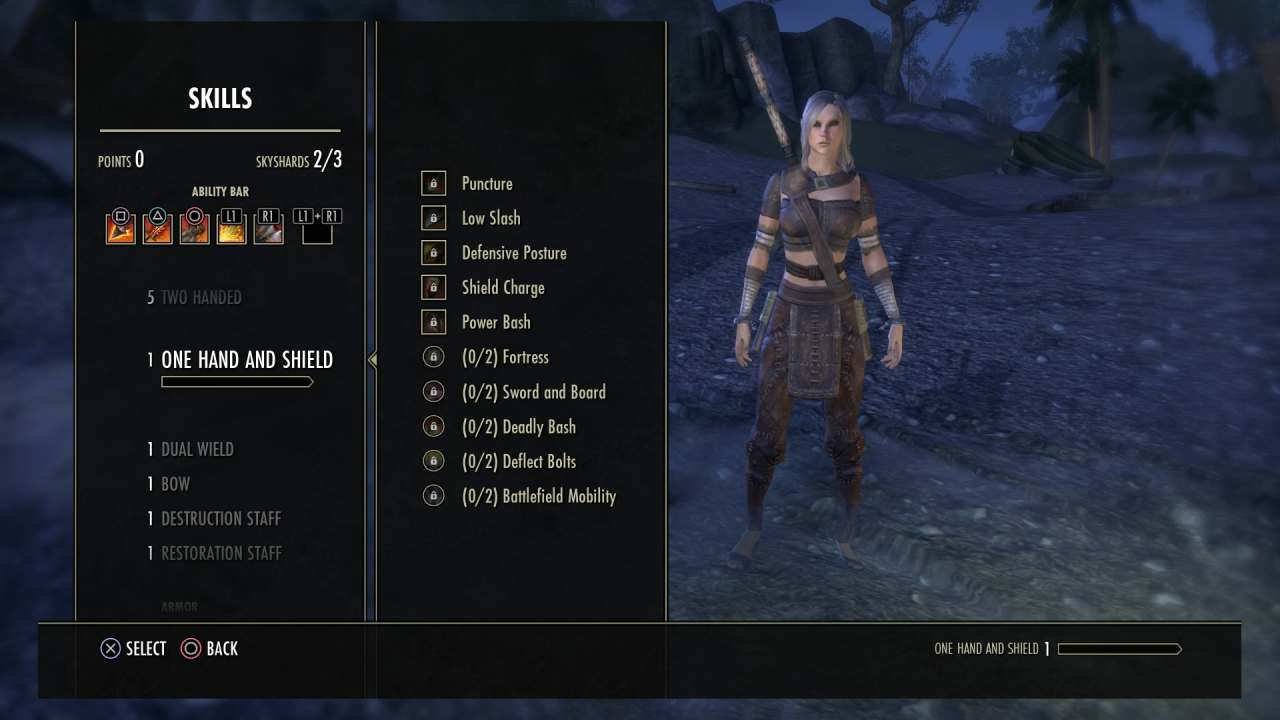The height and width of the screenshot is (720, 1280).
Task: Click the Deadly Bash passive skill
Action: point(518,427)
